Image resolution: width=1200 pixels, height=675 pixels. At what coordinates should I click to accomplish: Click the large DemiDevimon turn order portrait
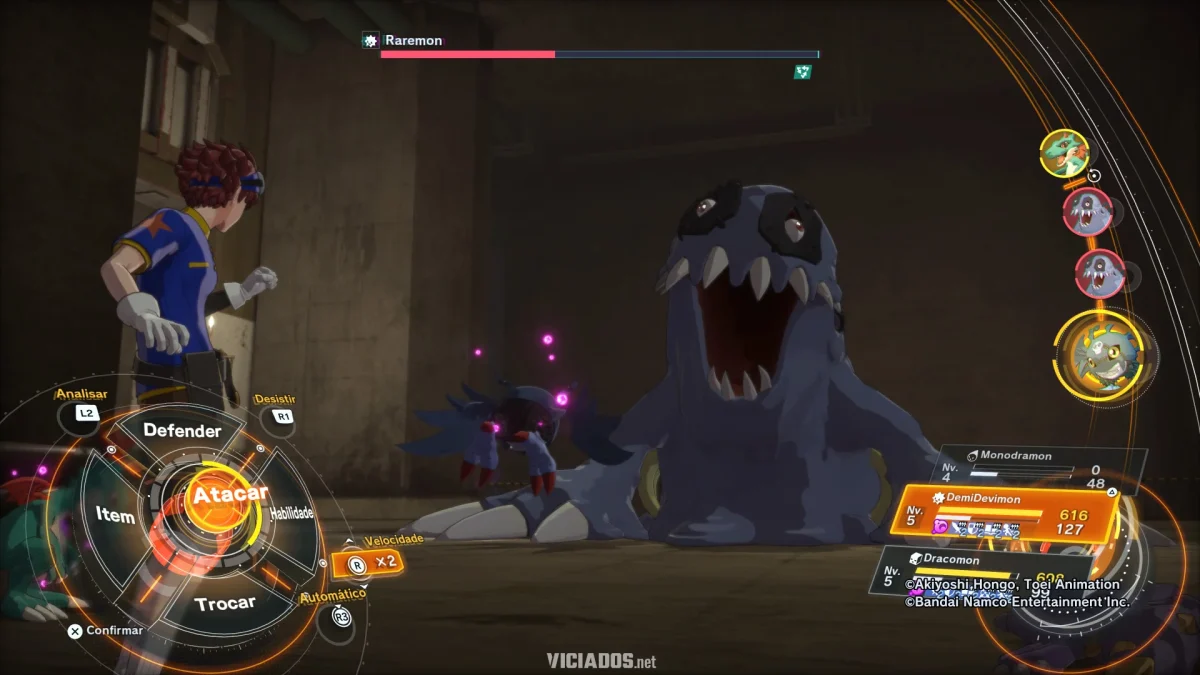(x=1098, y=357)
